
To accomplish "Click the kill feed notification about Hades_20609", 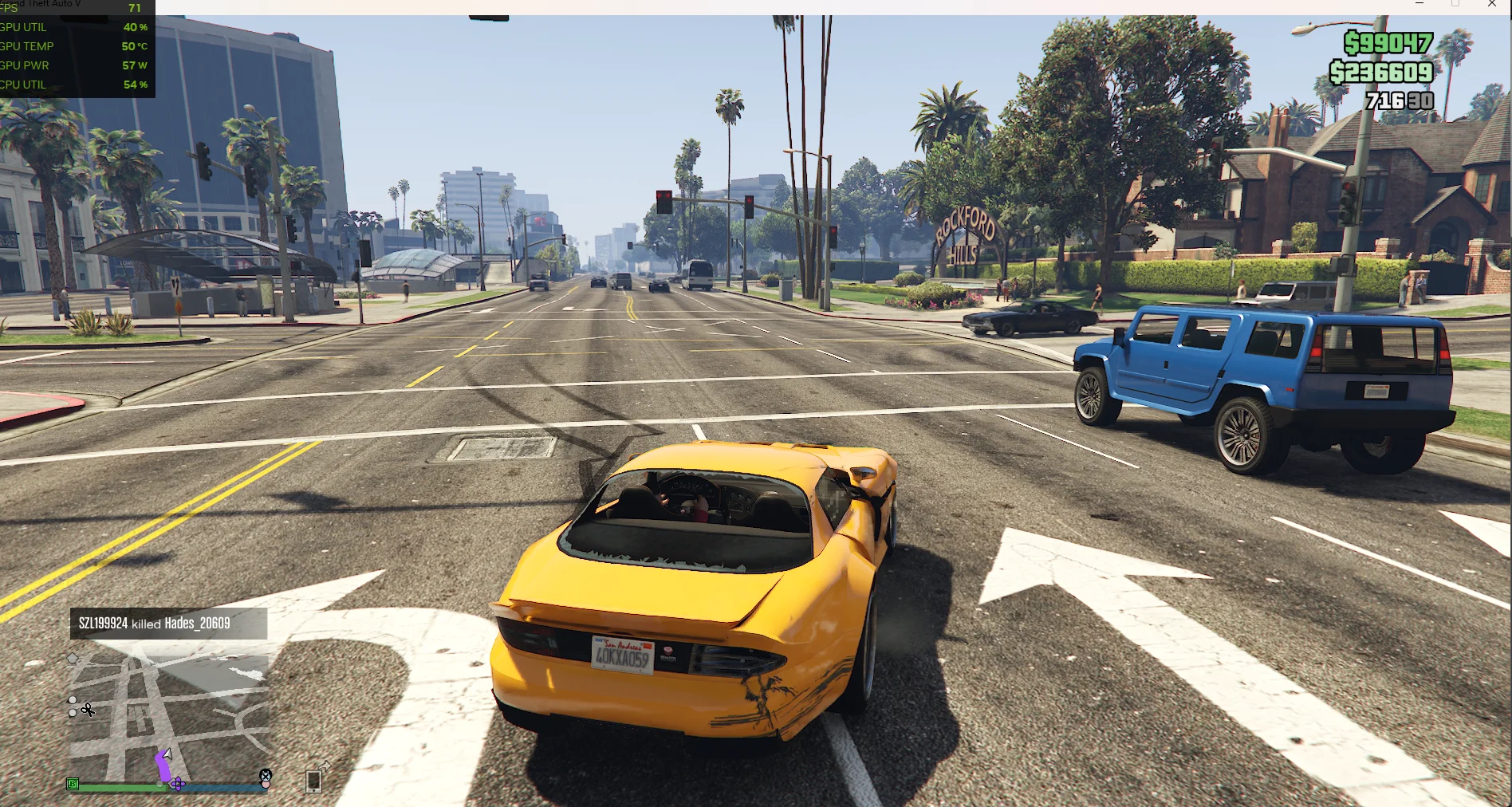I will 168,624.
